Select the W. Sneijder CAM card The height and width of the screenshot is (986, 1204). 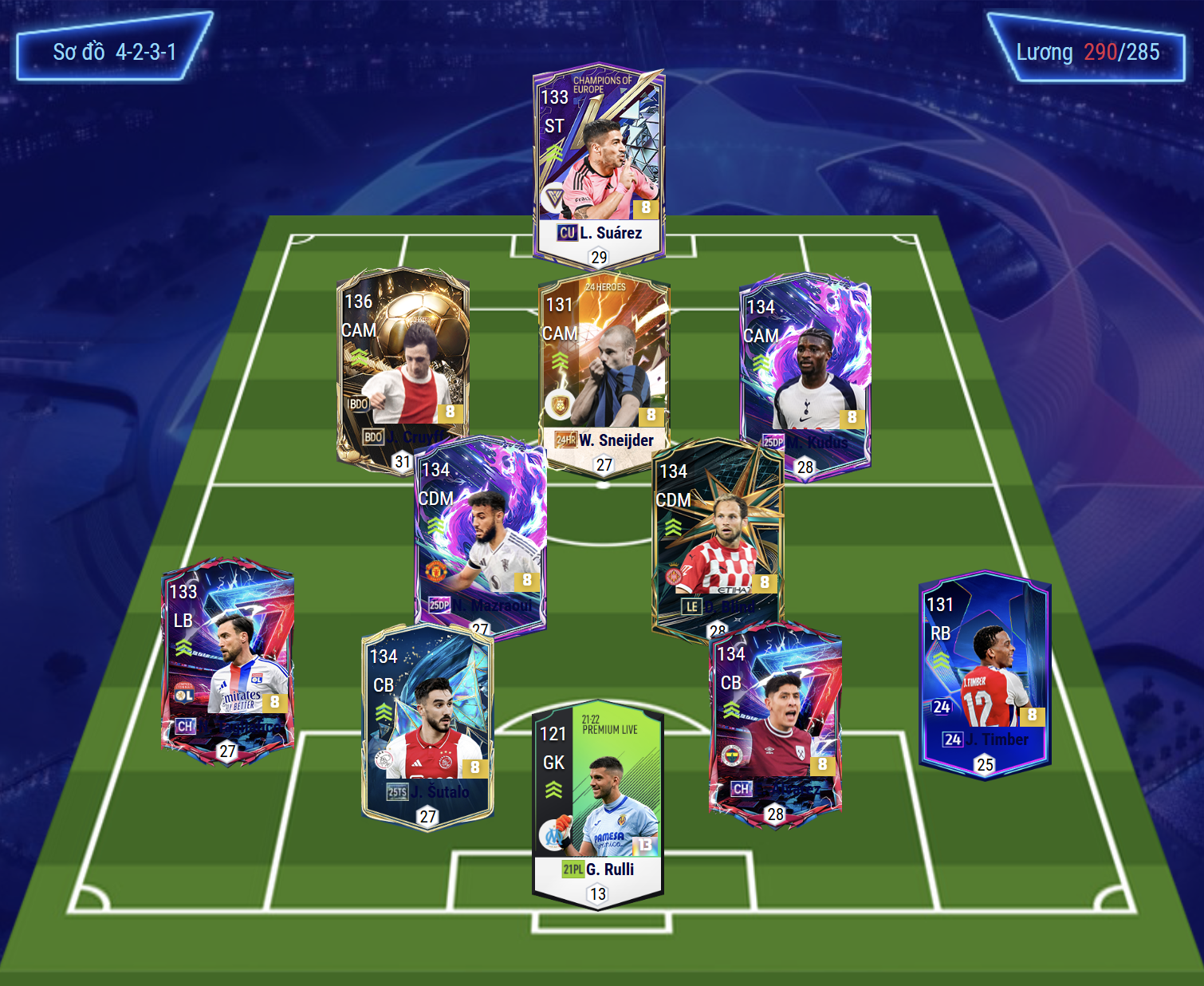[x=604, y=363]
